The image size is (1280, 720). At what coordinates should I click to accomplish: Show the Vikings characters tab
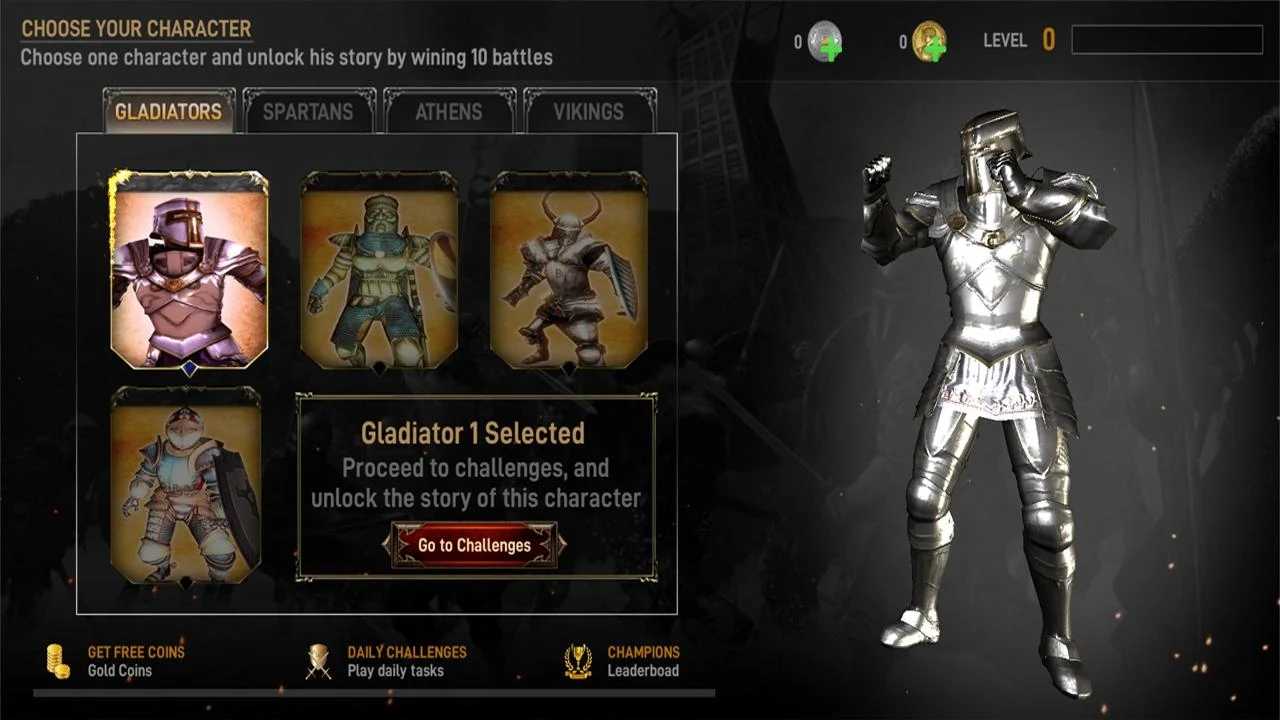589,111
